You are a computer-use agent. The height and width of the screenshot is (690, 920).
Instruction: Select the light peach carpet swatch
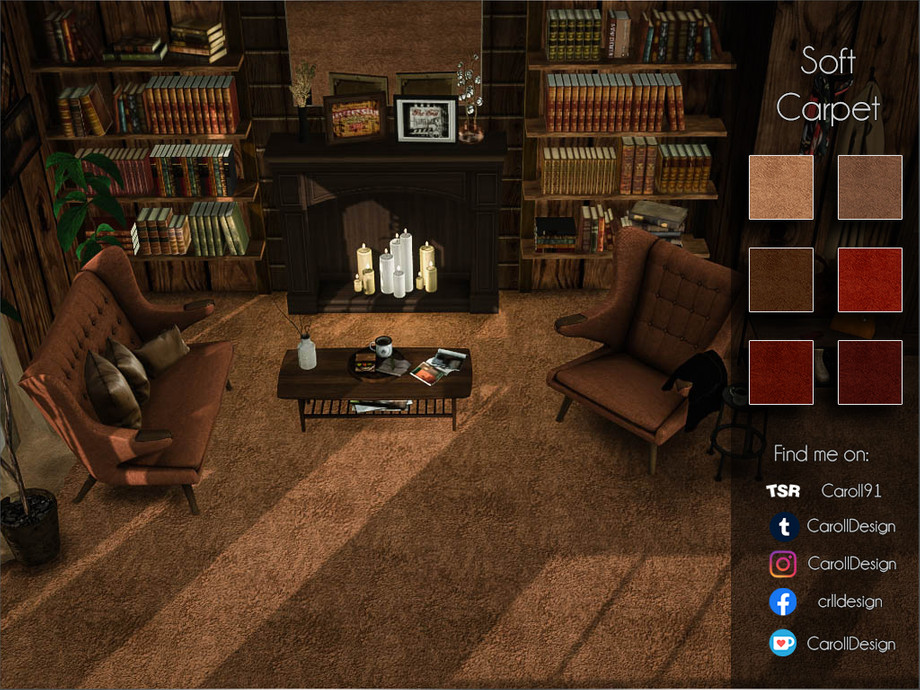point(781,187)
